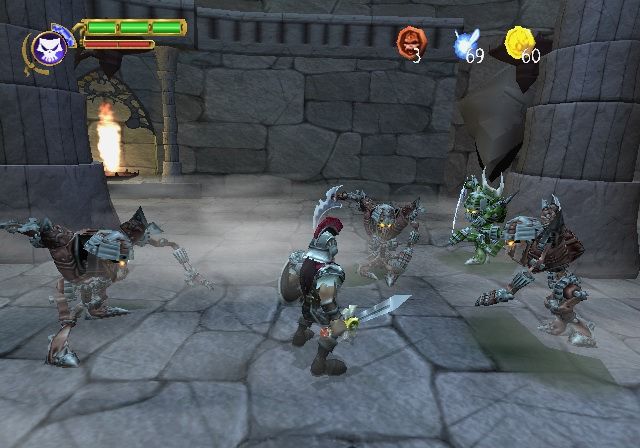The image size is (640, 448).
Task: Select the gold coin icon
Action: [x=518, y=41]
